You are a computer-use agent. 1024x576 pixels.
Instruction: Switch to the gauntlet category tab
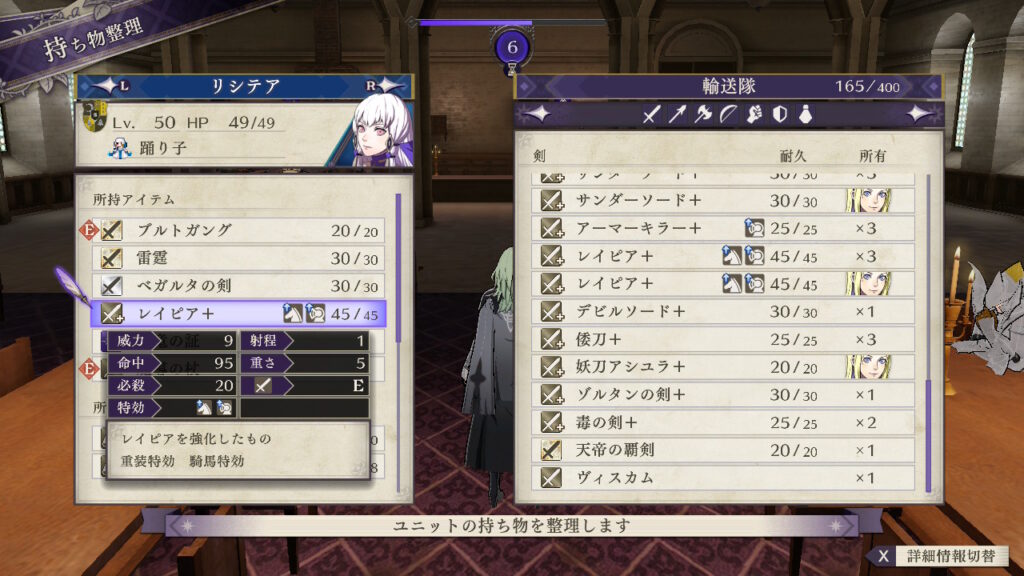755,115
